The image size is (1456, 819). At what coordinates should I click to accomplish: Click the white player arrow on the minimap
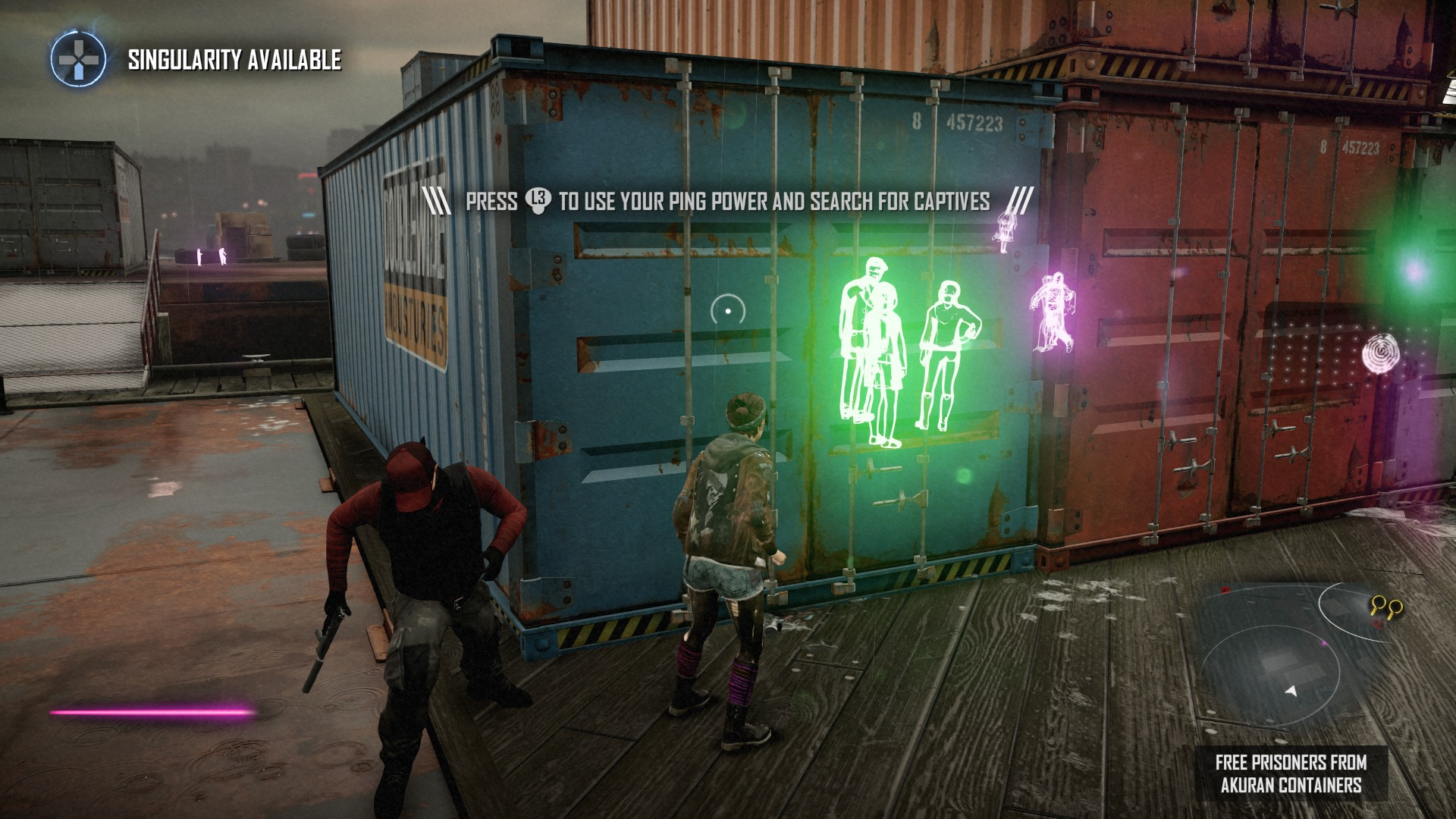(x=1291, y=692)
